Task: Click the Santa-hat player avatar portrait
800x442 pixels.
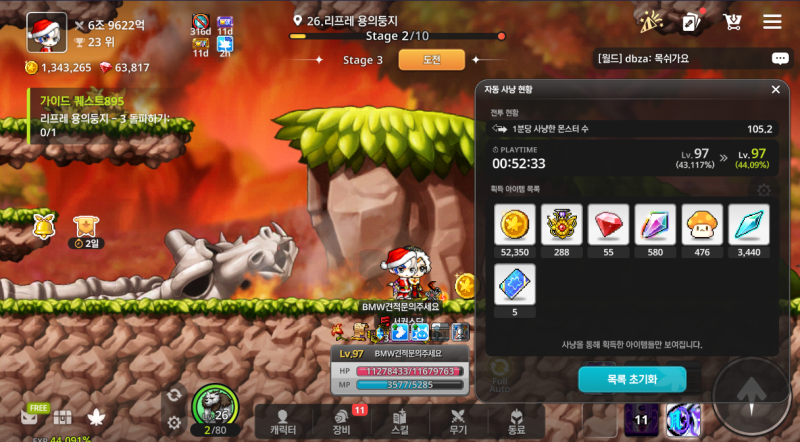Action: (46, 32)
